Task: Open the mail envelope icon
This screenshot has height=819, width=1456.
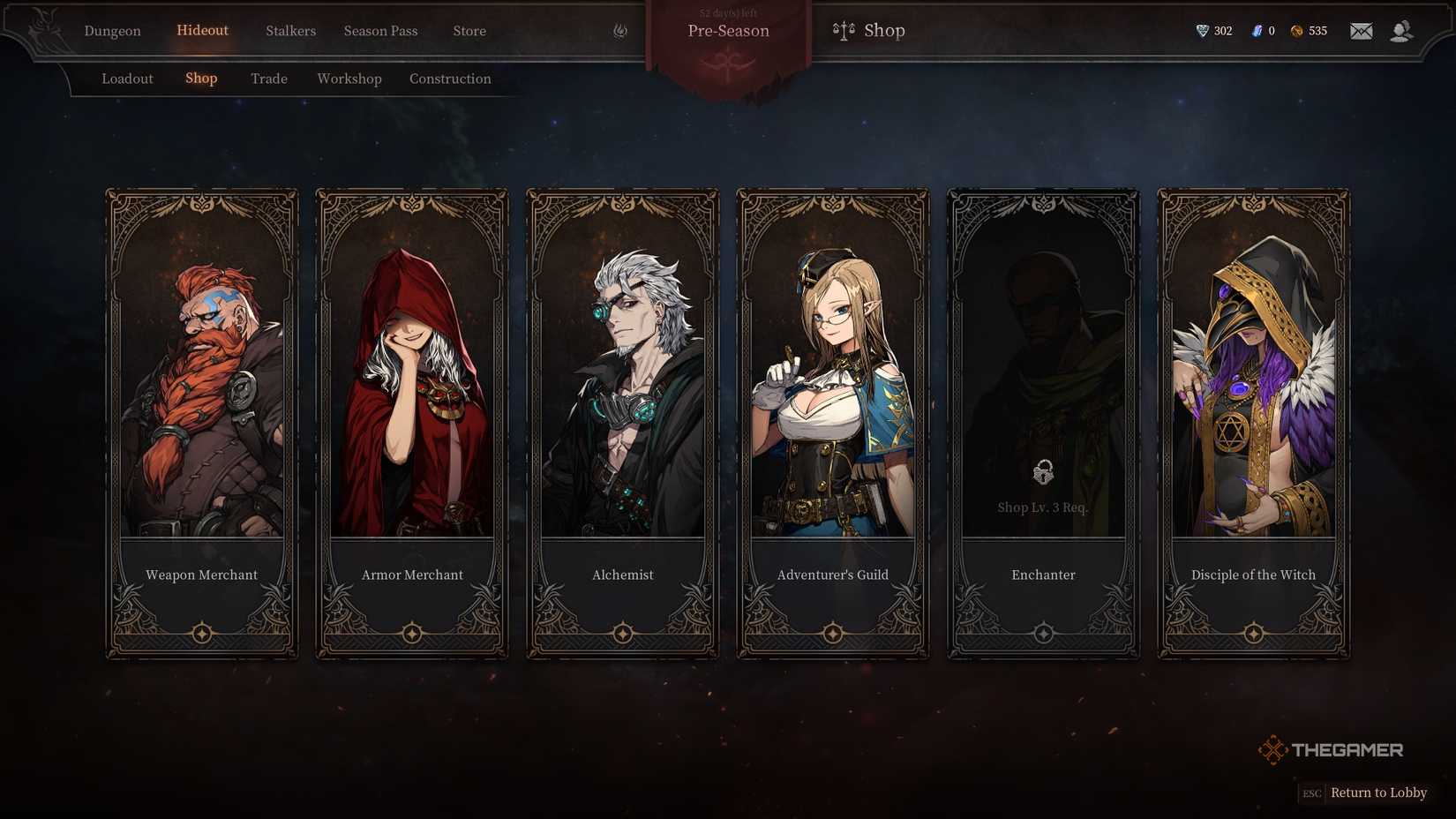Action: point(1361,31)
